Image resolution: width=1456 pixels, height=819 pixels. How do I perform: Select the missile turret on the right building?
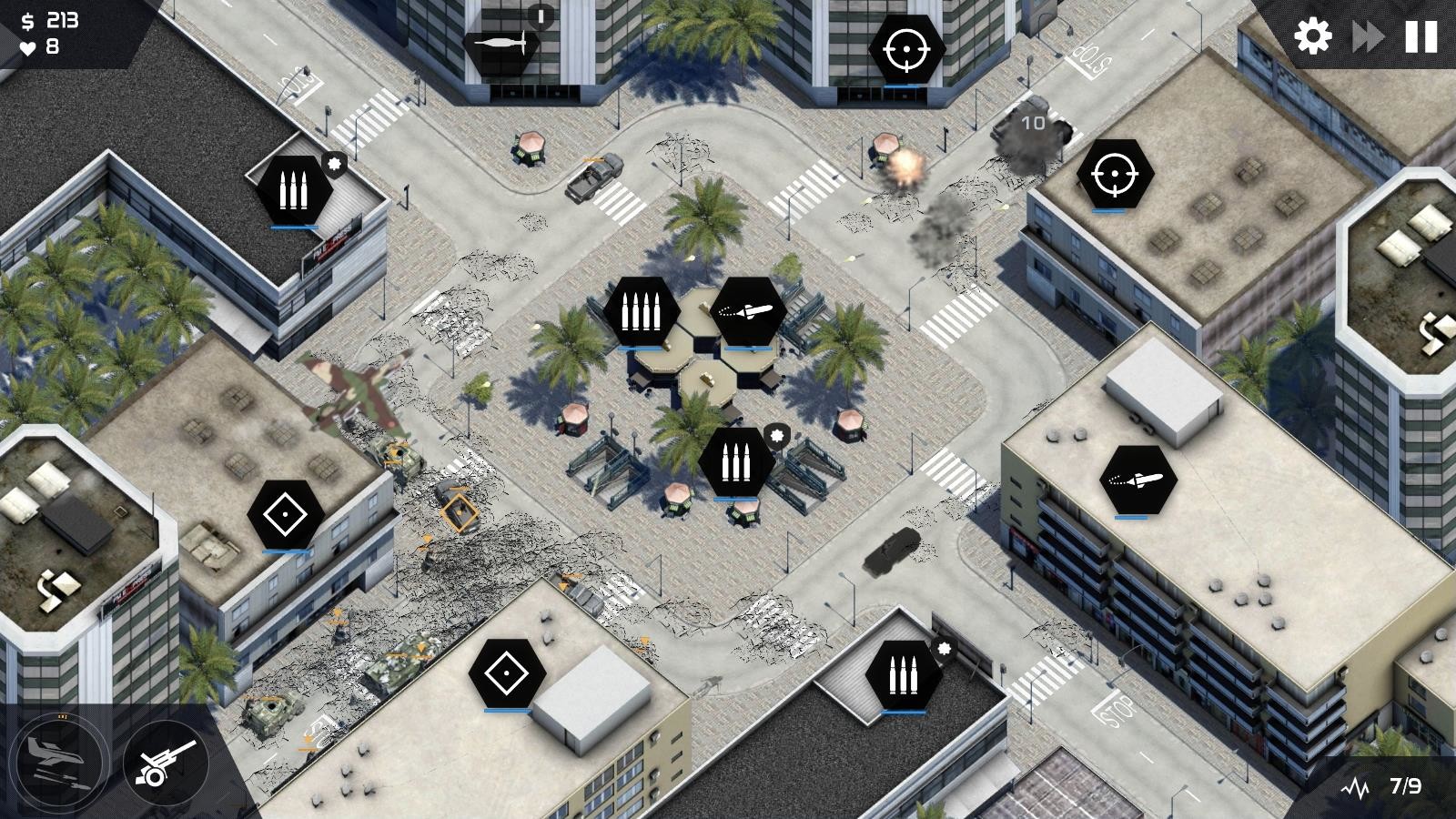pos(1138,480)
